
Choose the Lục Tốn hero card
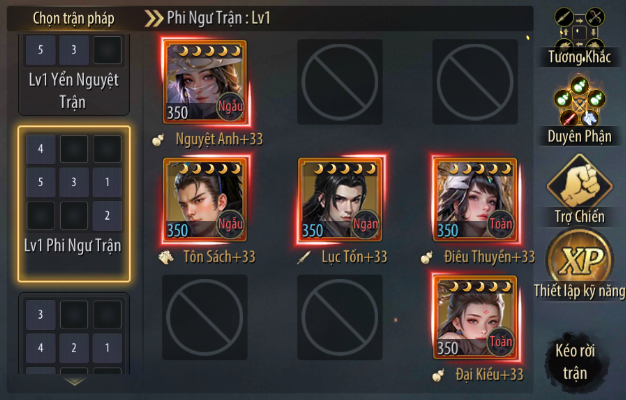[x=340, y=200]
